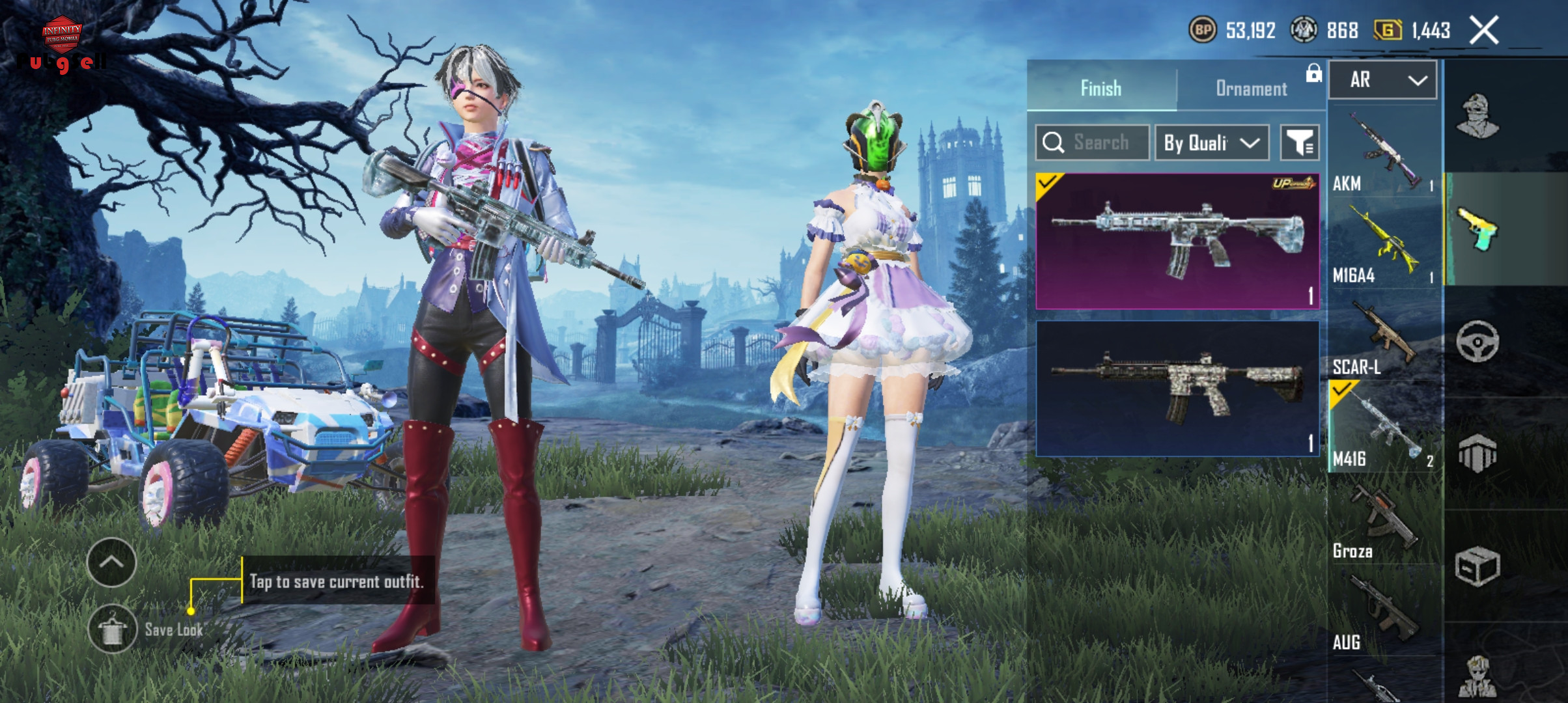
Task: Choose the dark camo M416 finish
Action: click(x=1177, y=389)
